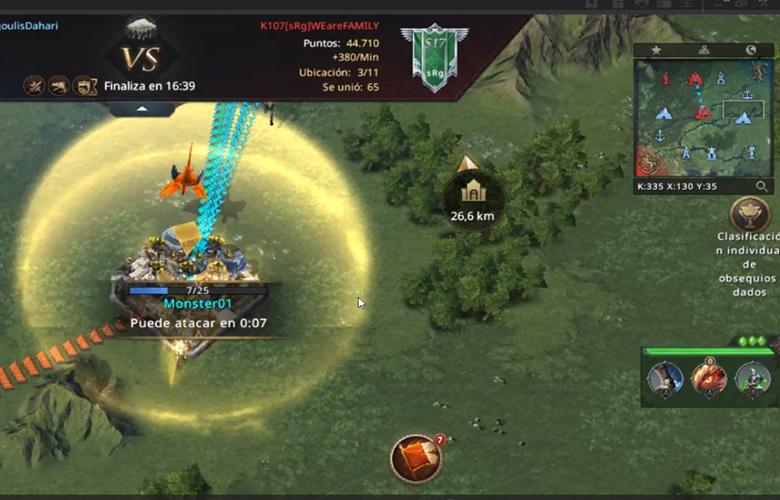Collapse the VS battle panel arrow
Screen dimensions: 780x500
click(142, 108)
